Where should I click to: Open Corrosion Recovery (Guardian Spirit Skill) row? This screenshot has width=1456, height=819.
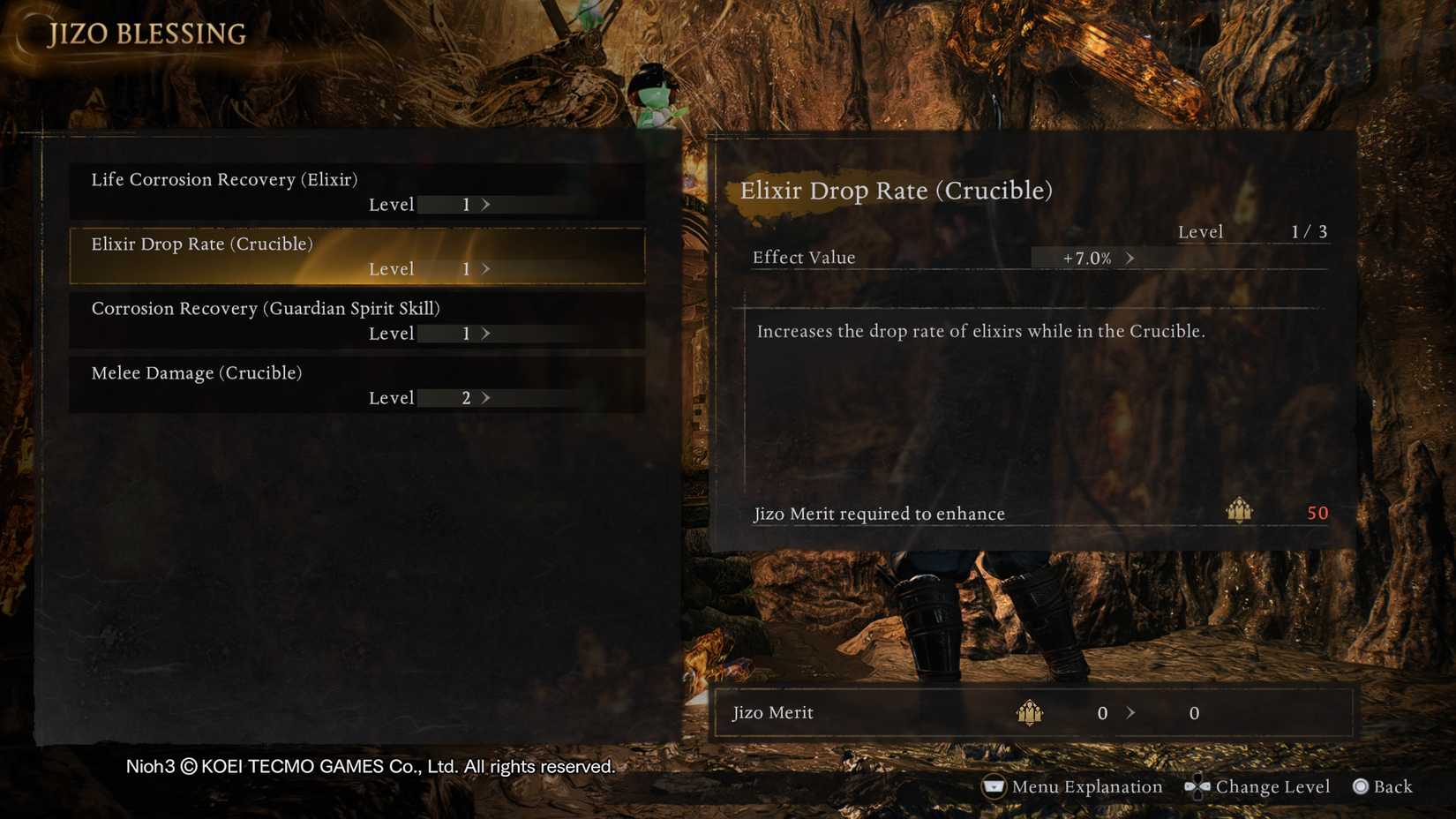click(x=356, y=320)
